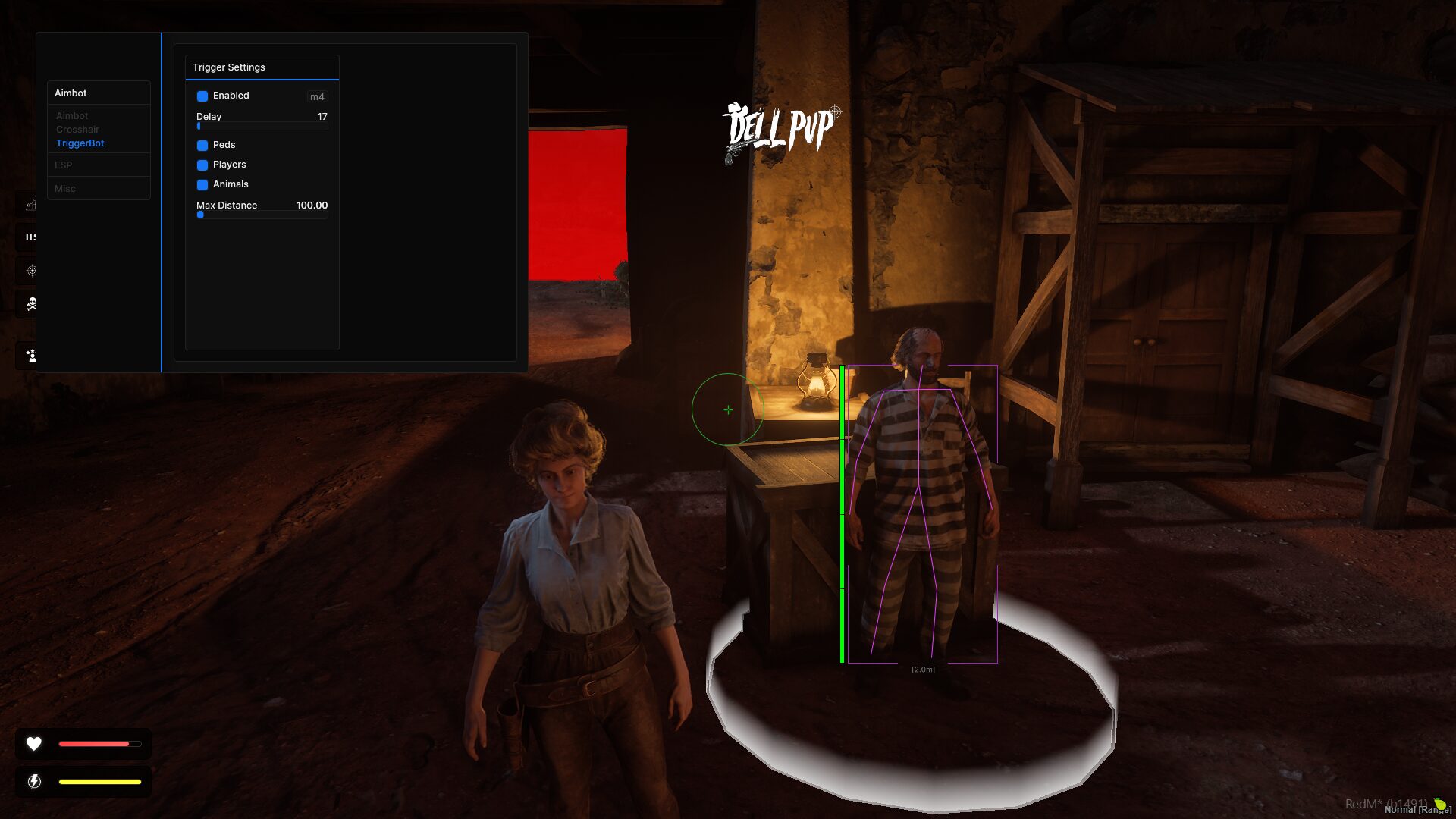Viewport: 1456px width, 819px height.
Task: Open the ESP section
Action: 64,165
